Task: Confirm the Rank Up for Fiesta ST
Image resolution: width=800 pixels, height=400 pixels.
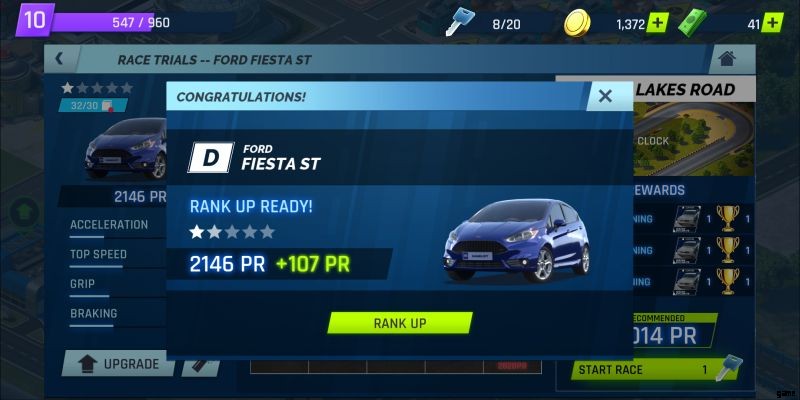Action: [399, 323]
